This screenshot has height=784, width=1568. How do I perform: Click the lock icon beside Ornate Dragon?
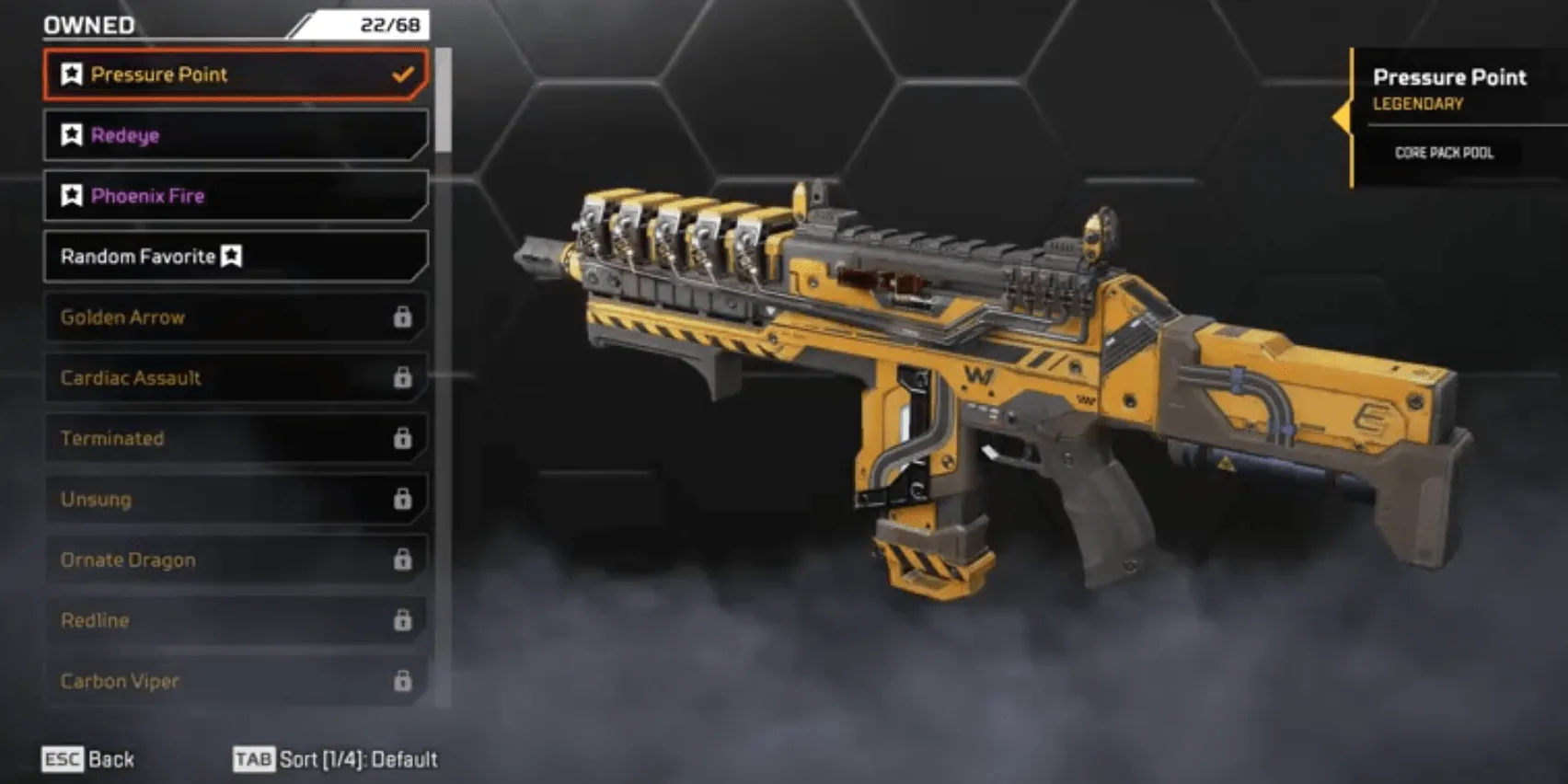402,559
